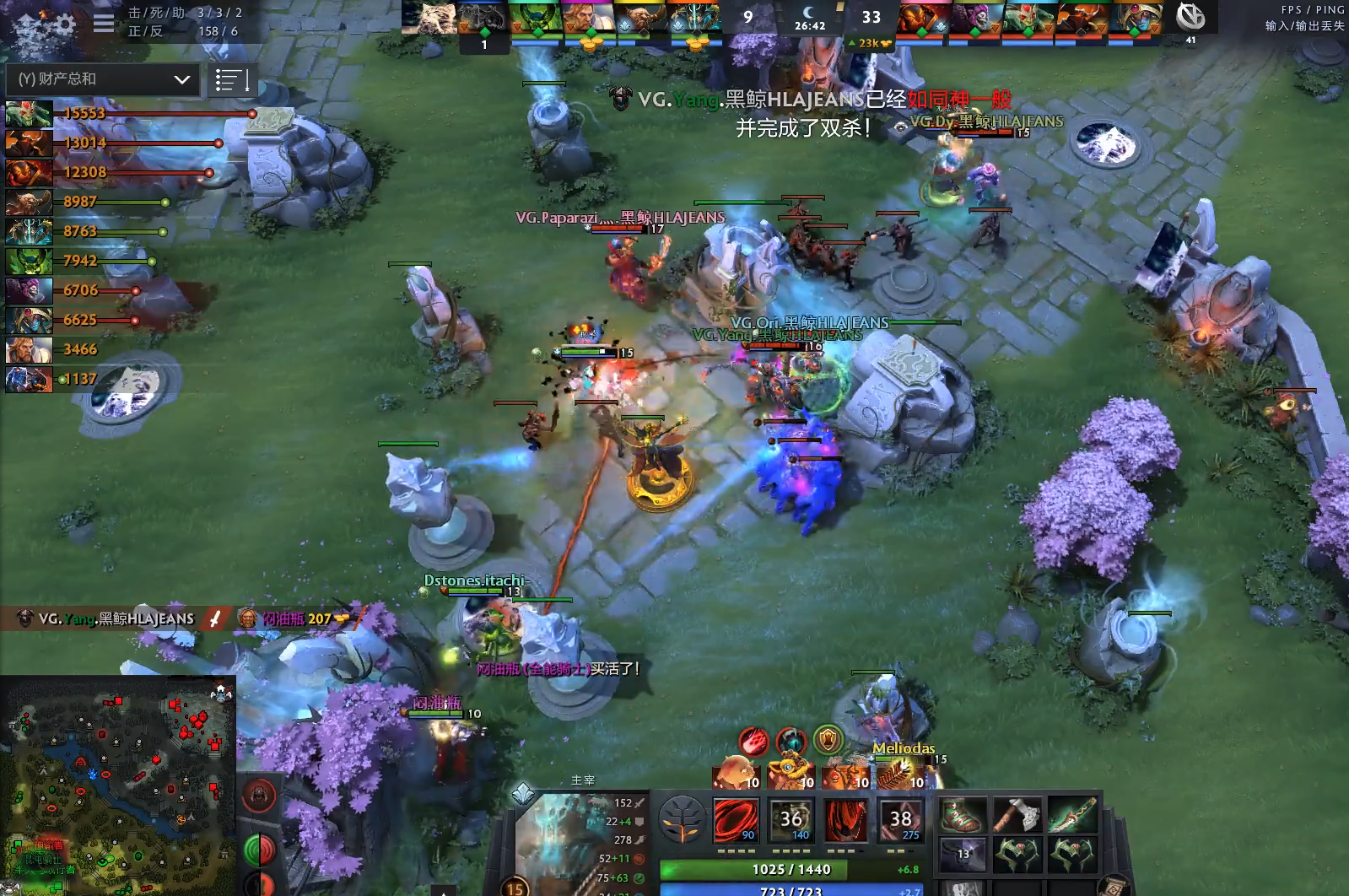Select the Rupture ultimate on cooldown 38
Viewport: 1349px width, 896px height.
click(x=900, y=819)
